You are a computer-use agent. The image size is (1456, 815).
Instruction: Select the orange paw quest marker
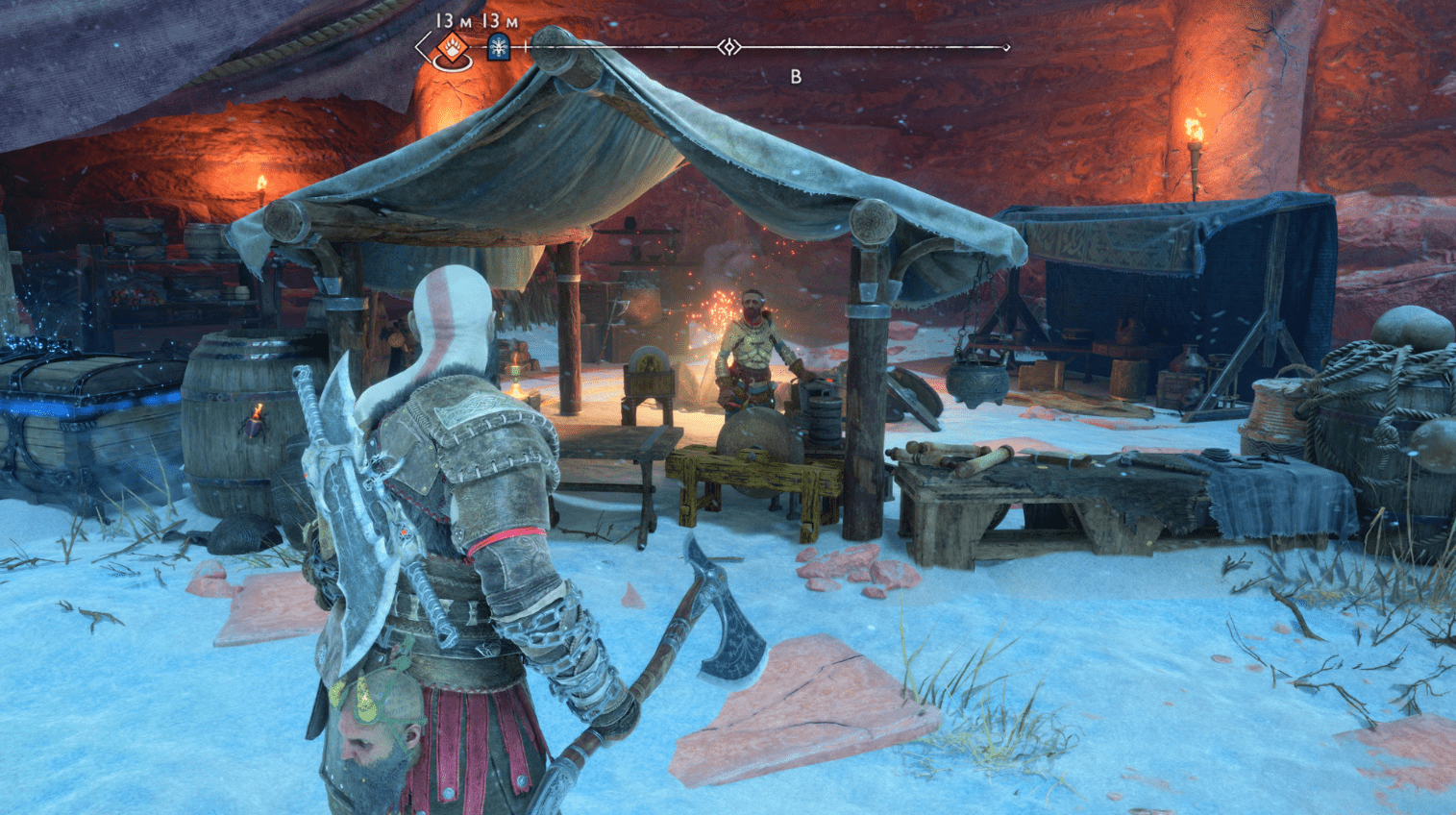[450, 46]
